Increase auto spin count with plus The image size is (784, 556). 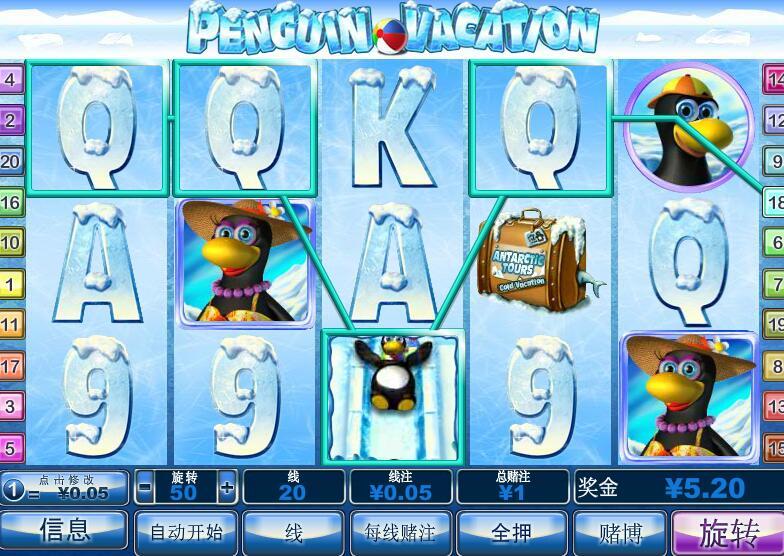pyautogui.click(x=227, y=488)
